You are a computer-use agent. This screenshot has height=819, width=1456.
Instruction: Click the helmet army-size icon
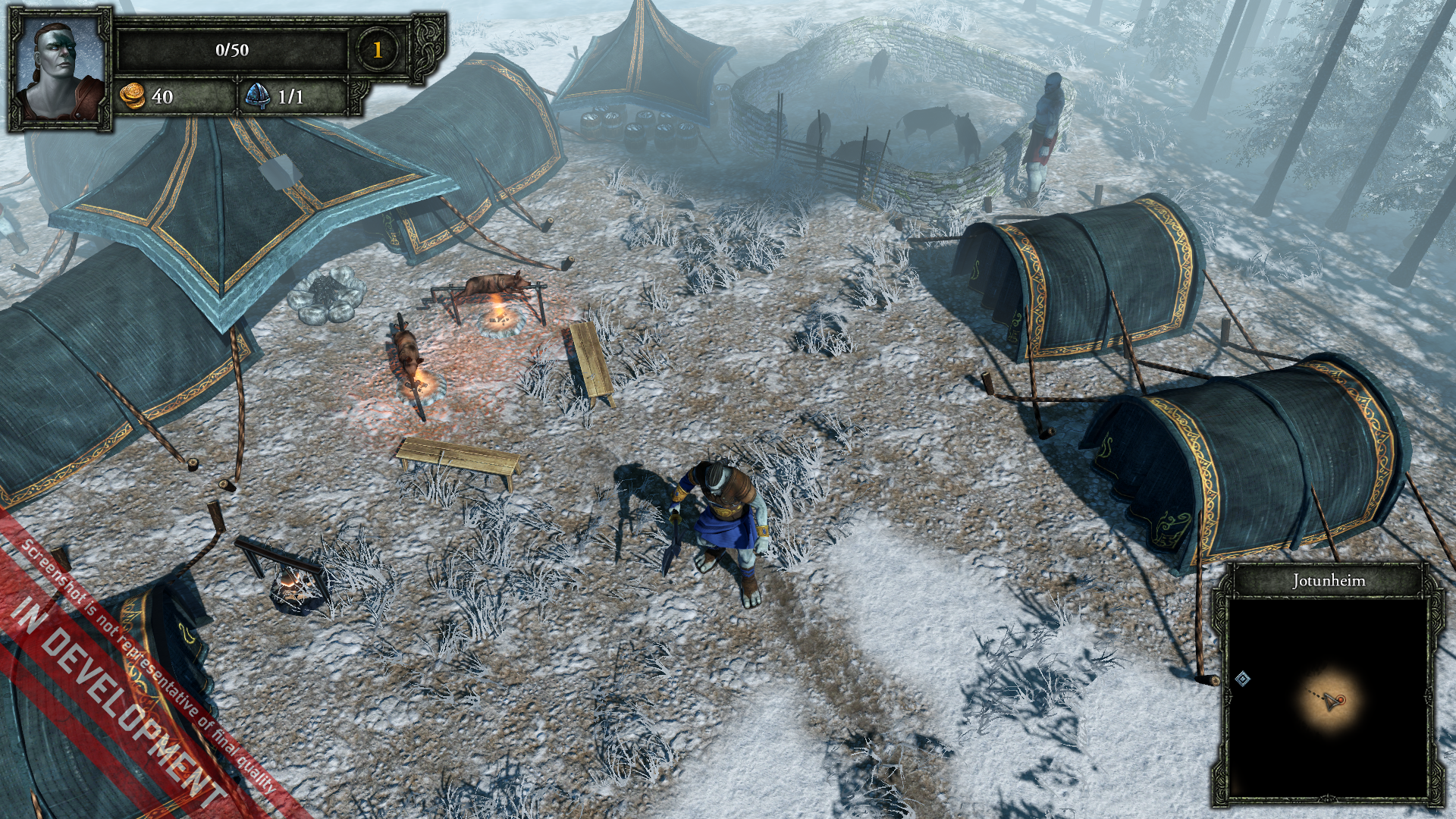coord(258,96)
